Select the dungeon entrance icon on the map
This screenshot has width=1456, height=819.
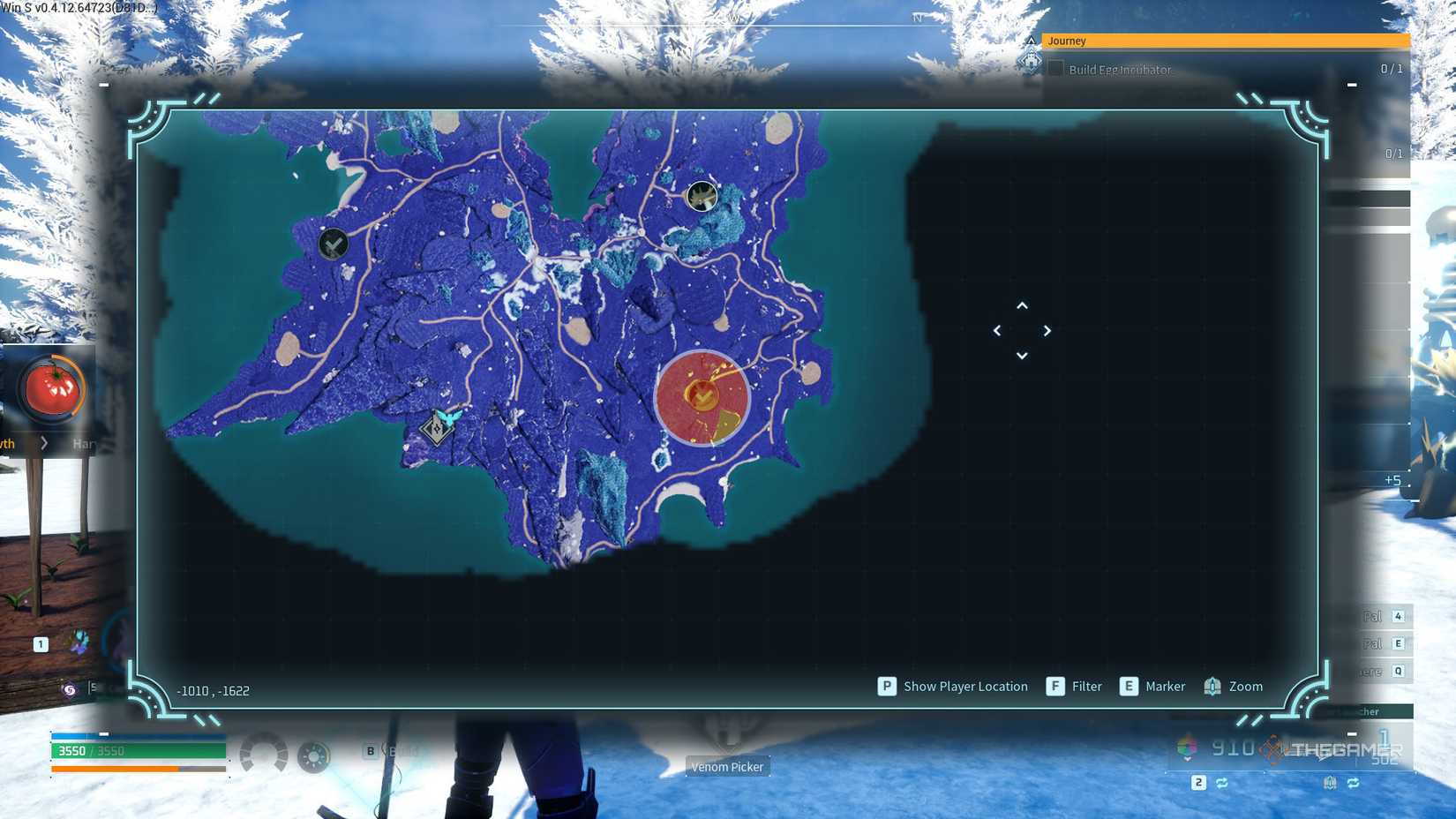[x=702, y=197]
